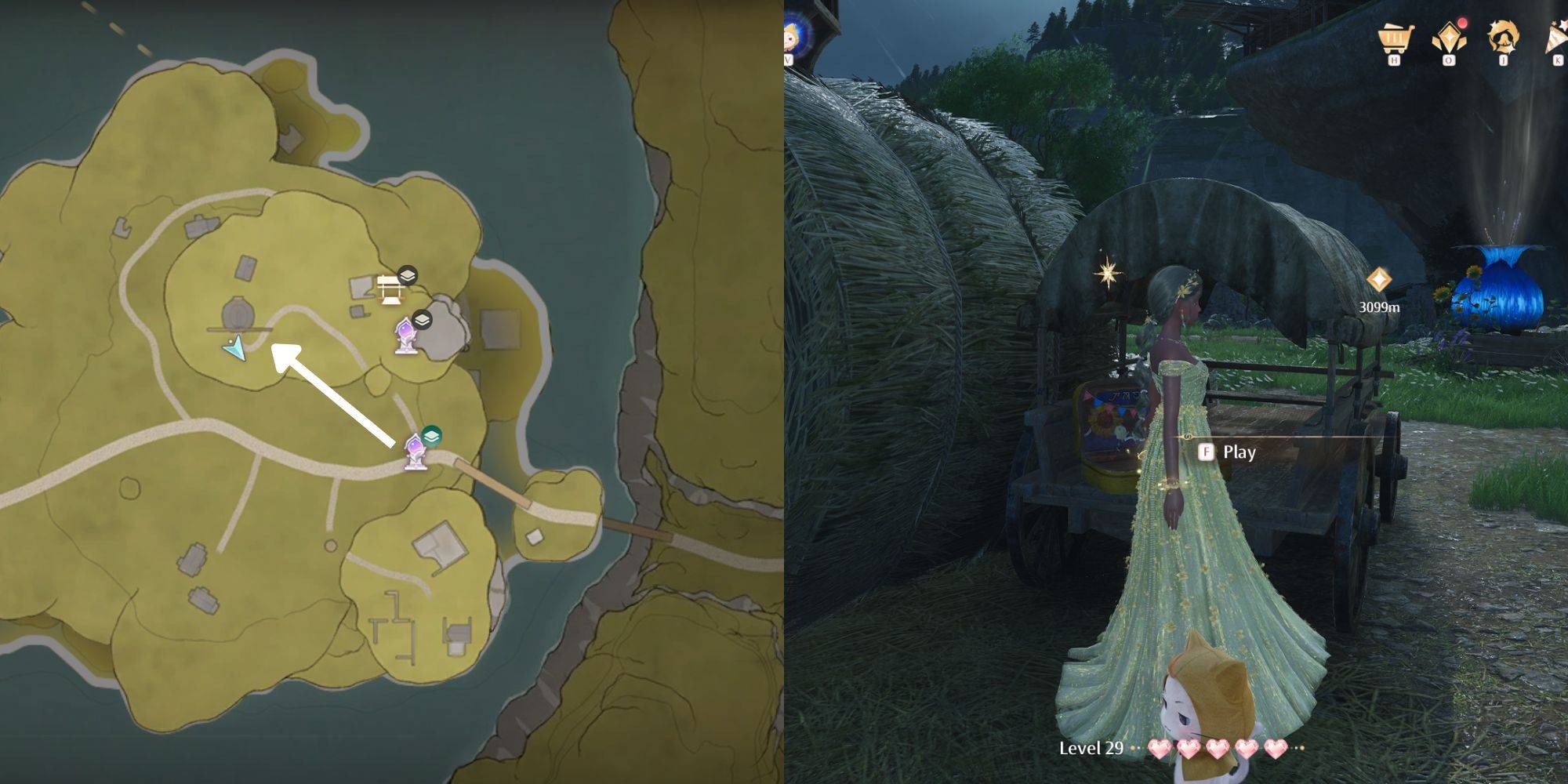Open the diamond icon with red notification dot
The height and width of the screenshot is (784, 1568).
[1449, 38]
